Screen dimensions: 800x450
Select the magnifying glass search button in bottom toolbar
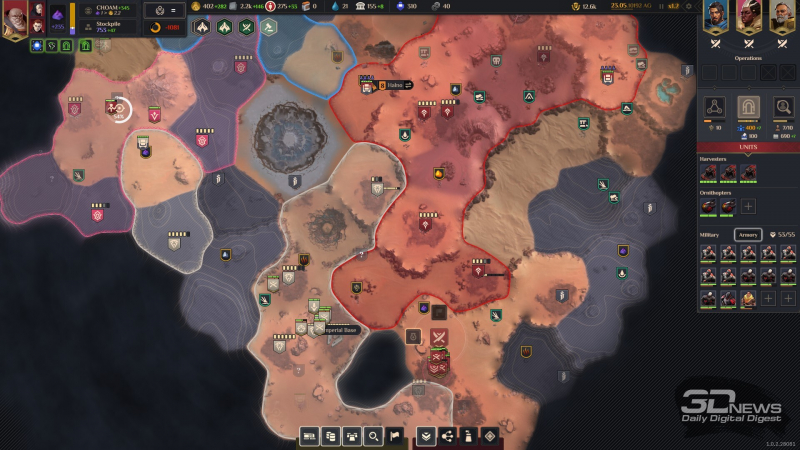click(x=373, y=436)
